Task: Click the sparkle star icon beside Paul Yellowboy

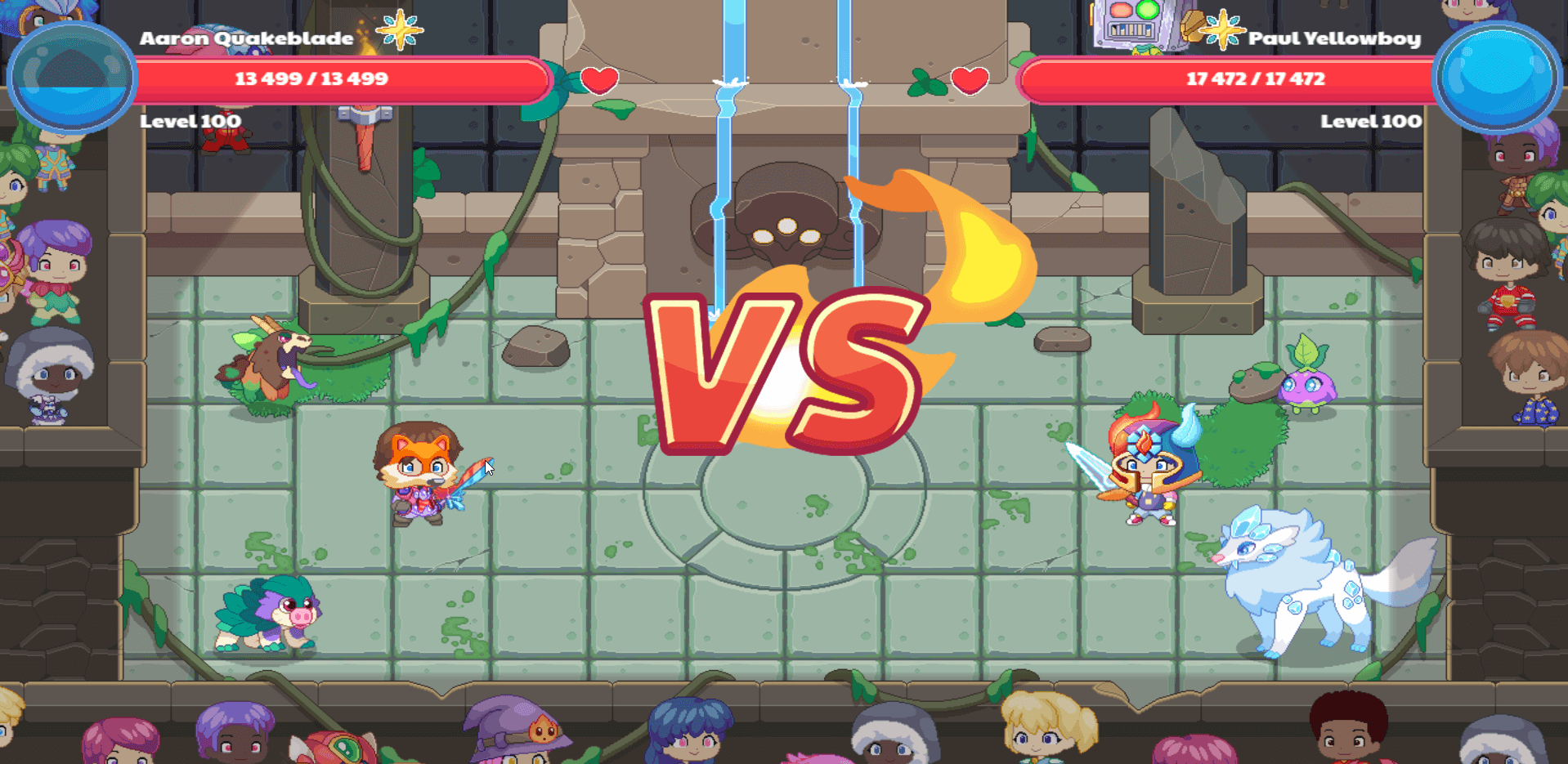Action: tap(1221, 31)
